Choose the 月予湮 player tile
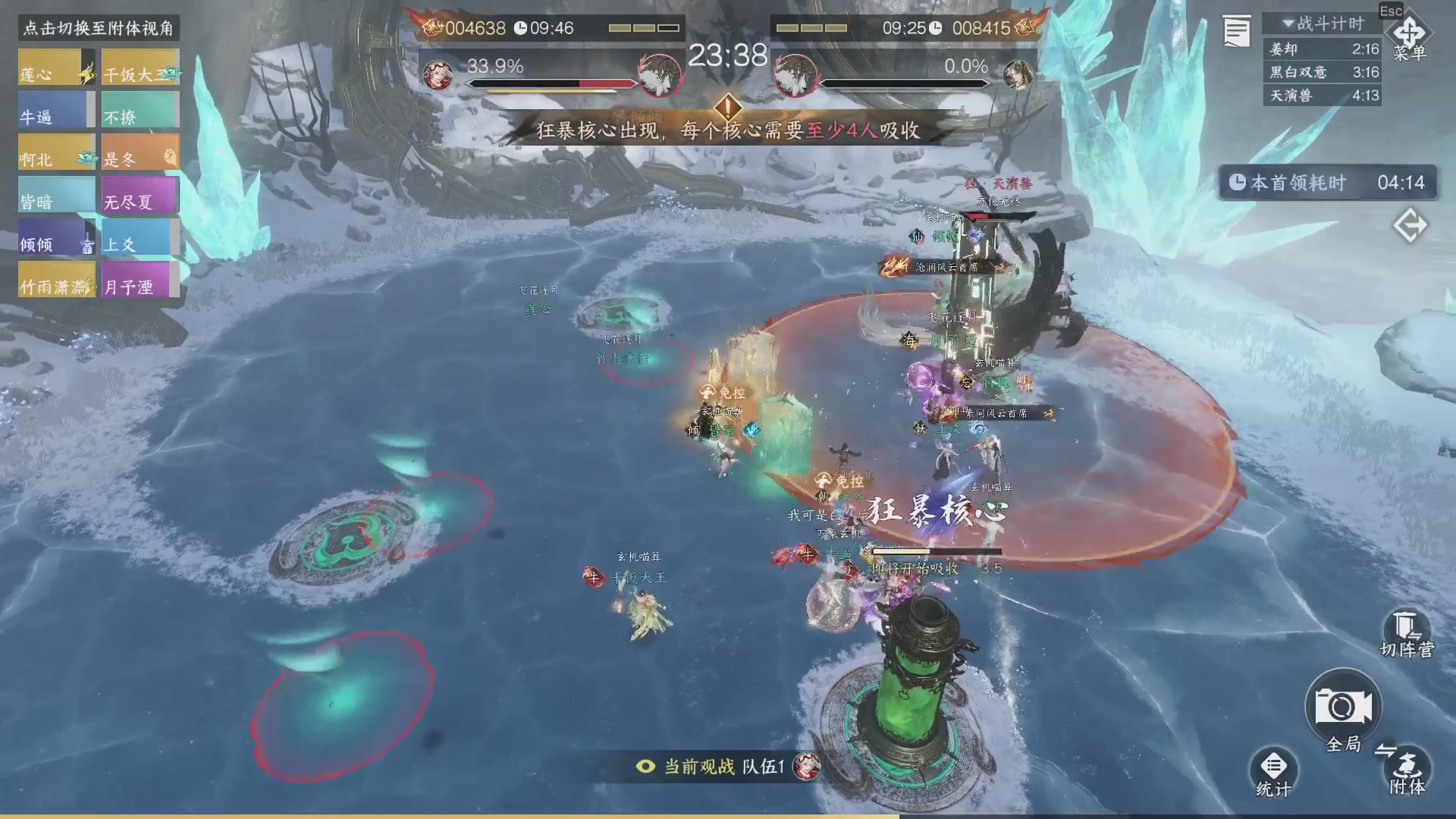The image size is (1456, 819). pos(140,281)
